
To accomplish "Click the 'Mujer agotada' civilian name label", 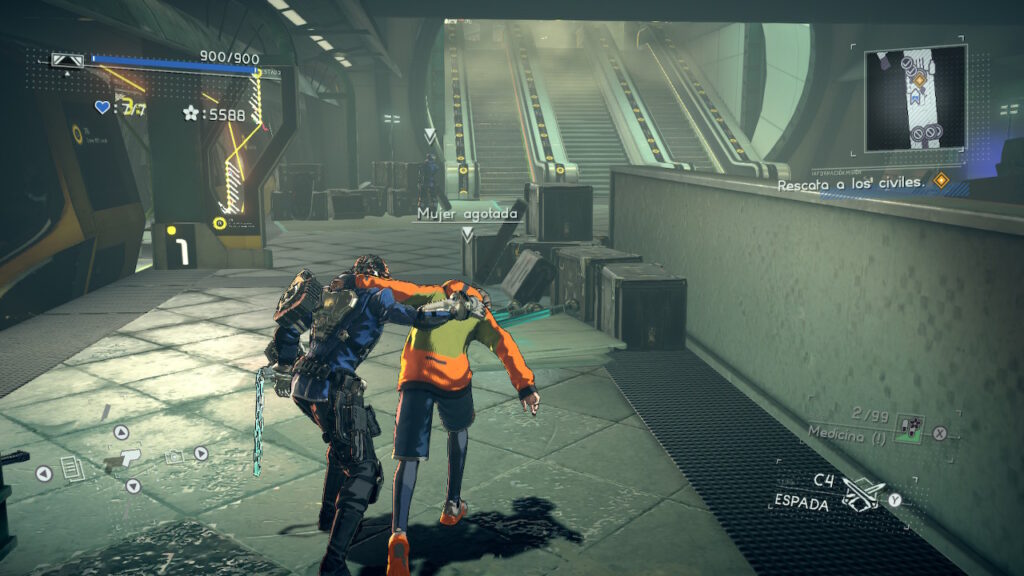I will [x=467, y=214].
